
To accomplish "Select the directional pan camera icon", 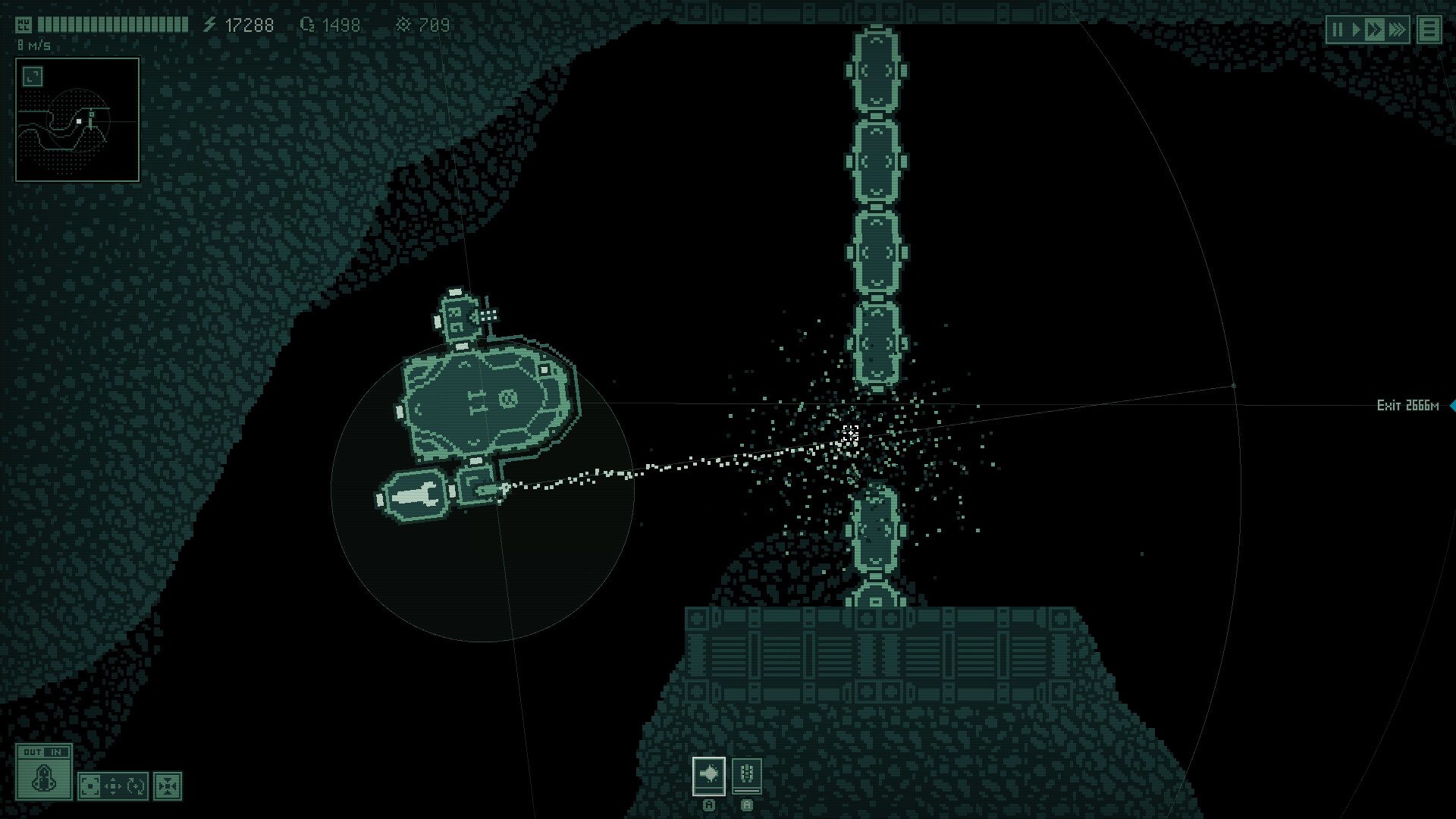I will 113,786.
